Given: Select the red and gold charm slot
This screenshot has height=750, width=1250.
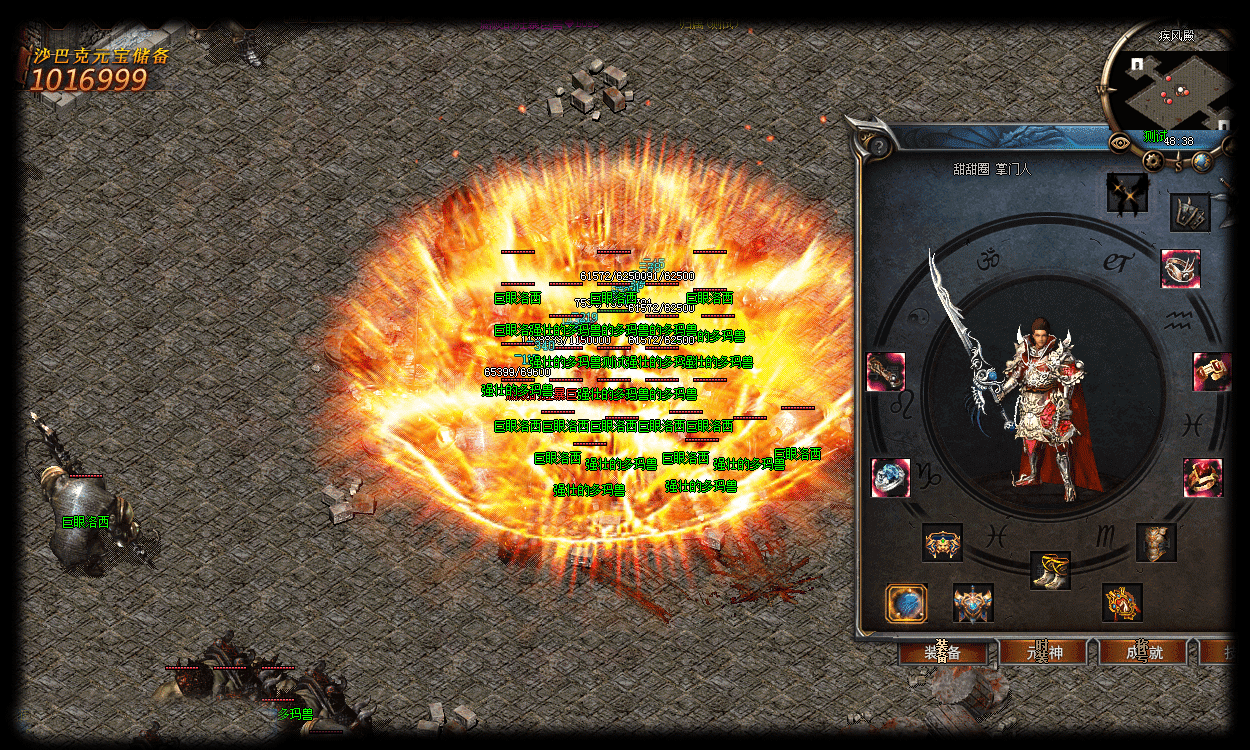Looking at the screenshot, I should pyautogui.click(x=1122, y=603).
